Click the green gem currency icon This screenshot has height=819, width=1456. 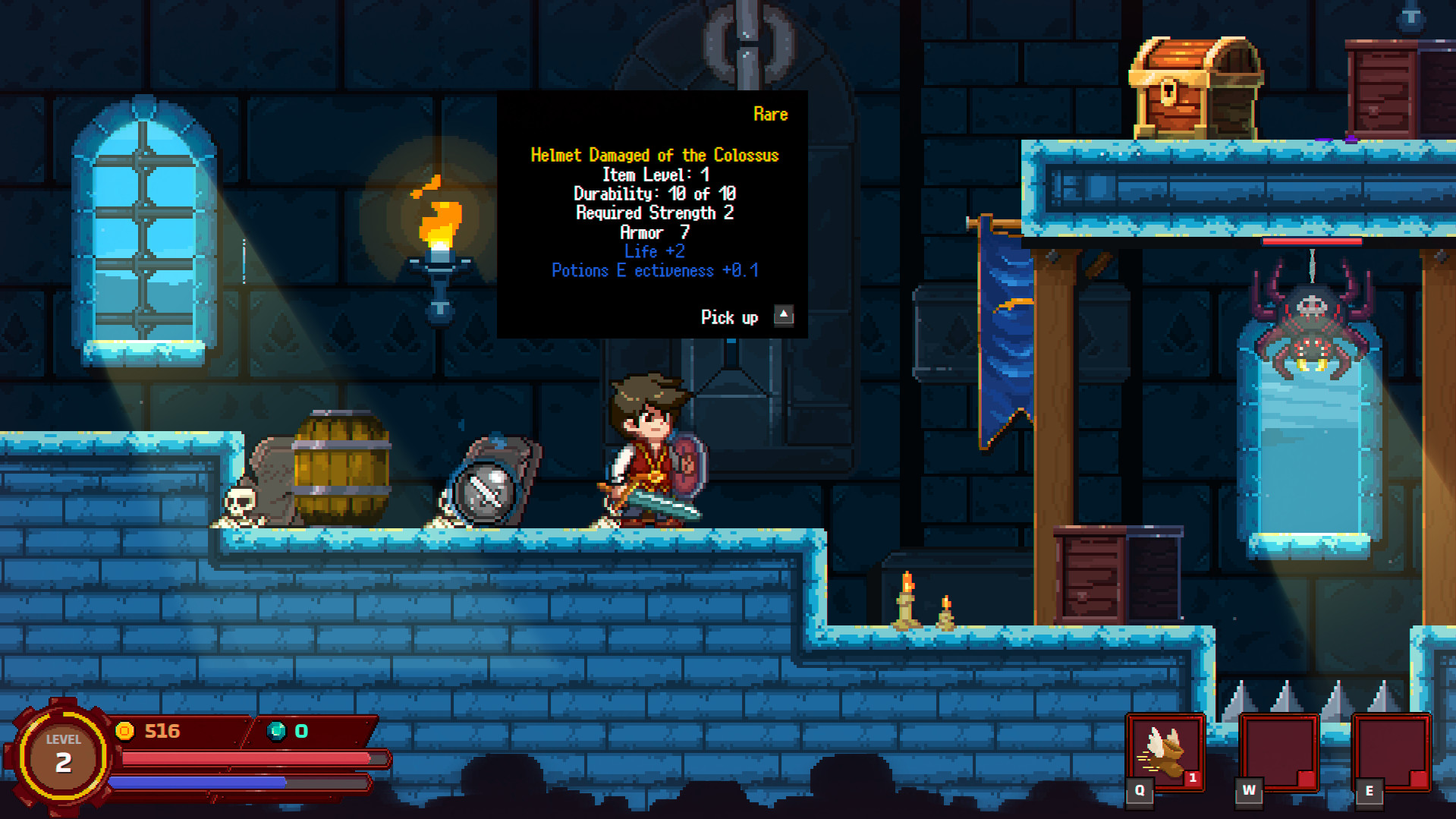pyautogui.click(x=278, y=731)
